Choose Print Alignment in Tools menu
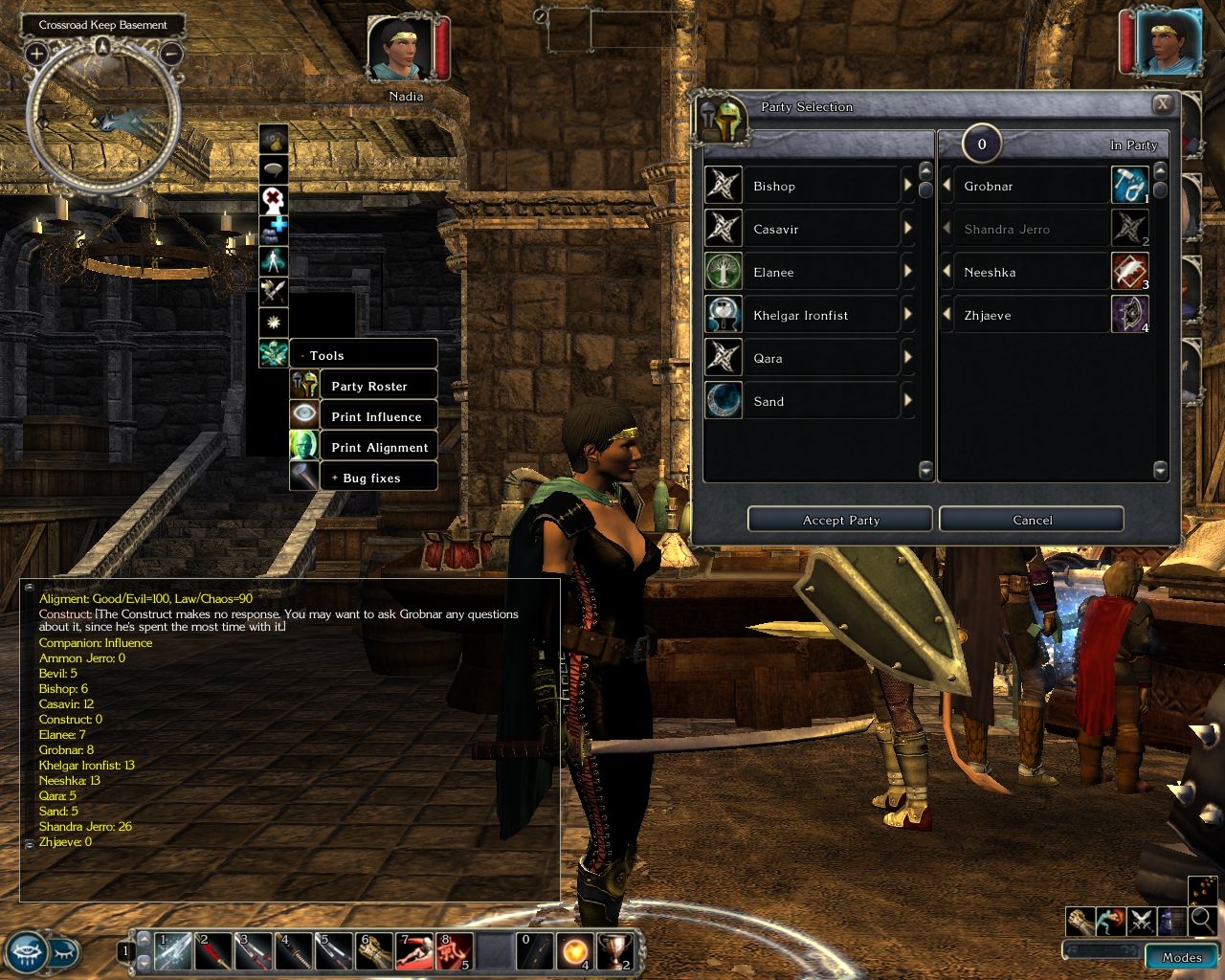This screenshot has width=1225, height=980. pos(379,447)
